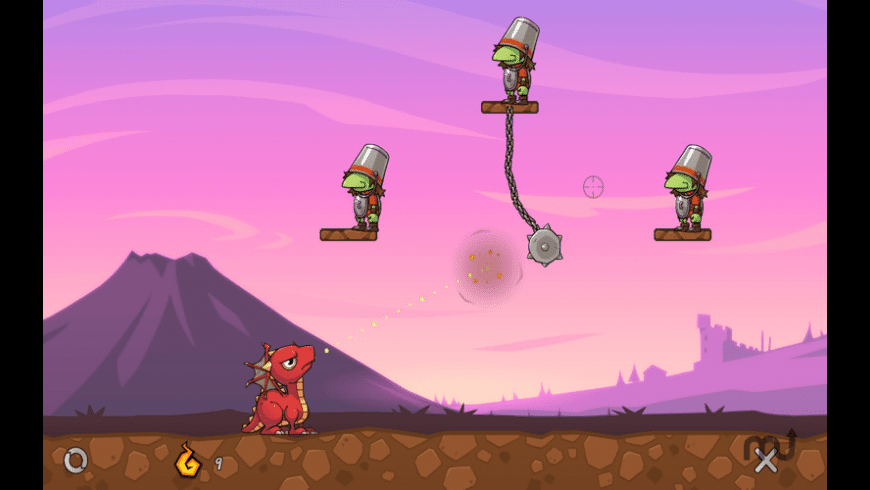Select the fireball ammo icon
The image size is (870, 490).
coord(187,461)
